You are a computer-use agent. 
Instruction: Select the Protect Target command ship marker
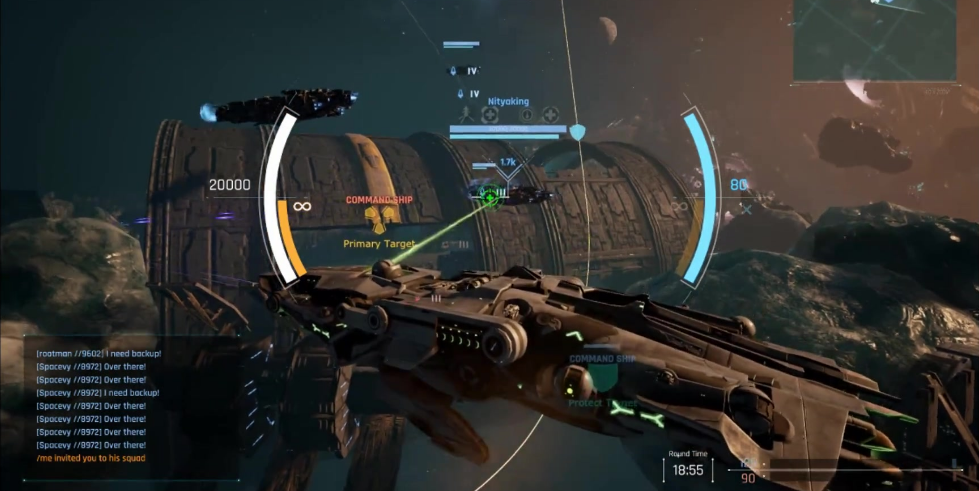coord(602,379)
